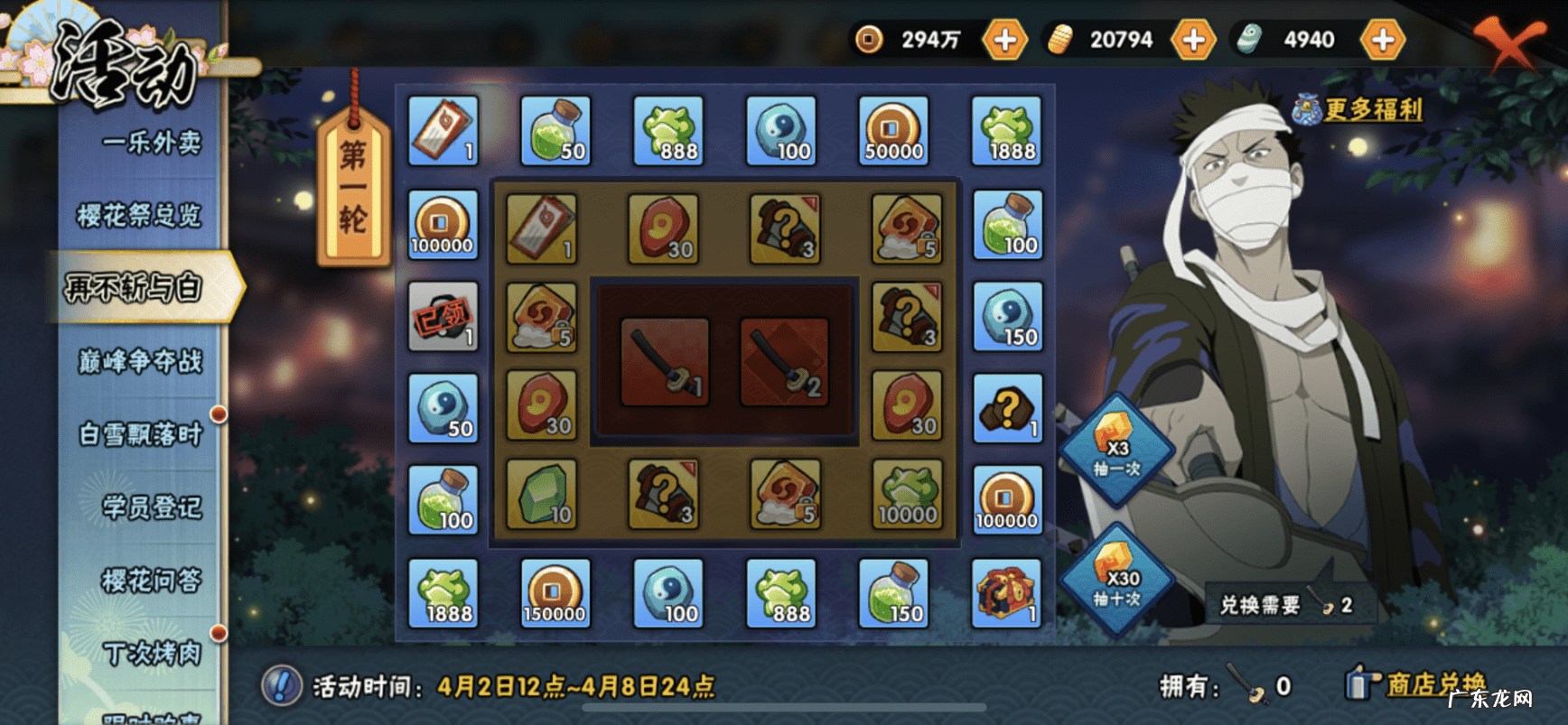Open the 白雪飘落时 event tab
The image size is (1568, 725).
[140, 434]
